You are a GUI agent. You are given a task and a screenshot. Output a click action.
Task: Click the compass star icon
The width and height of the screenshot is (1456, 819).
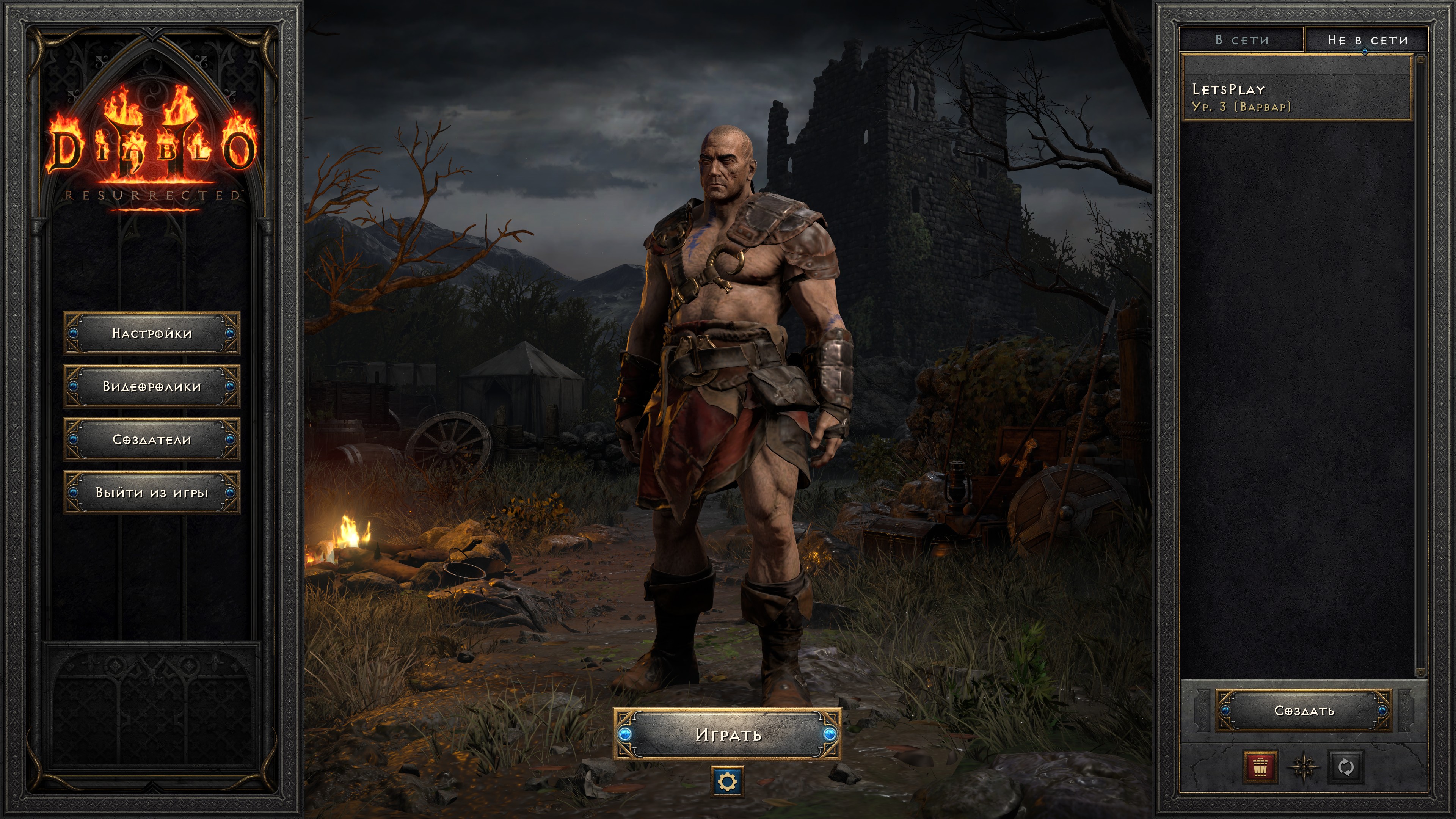(1303, 767)
